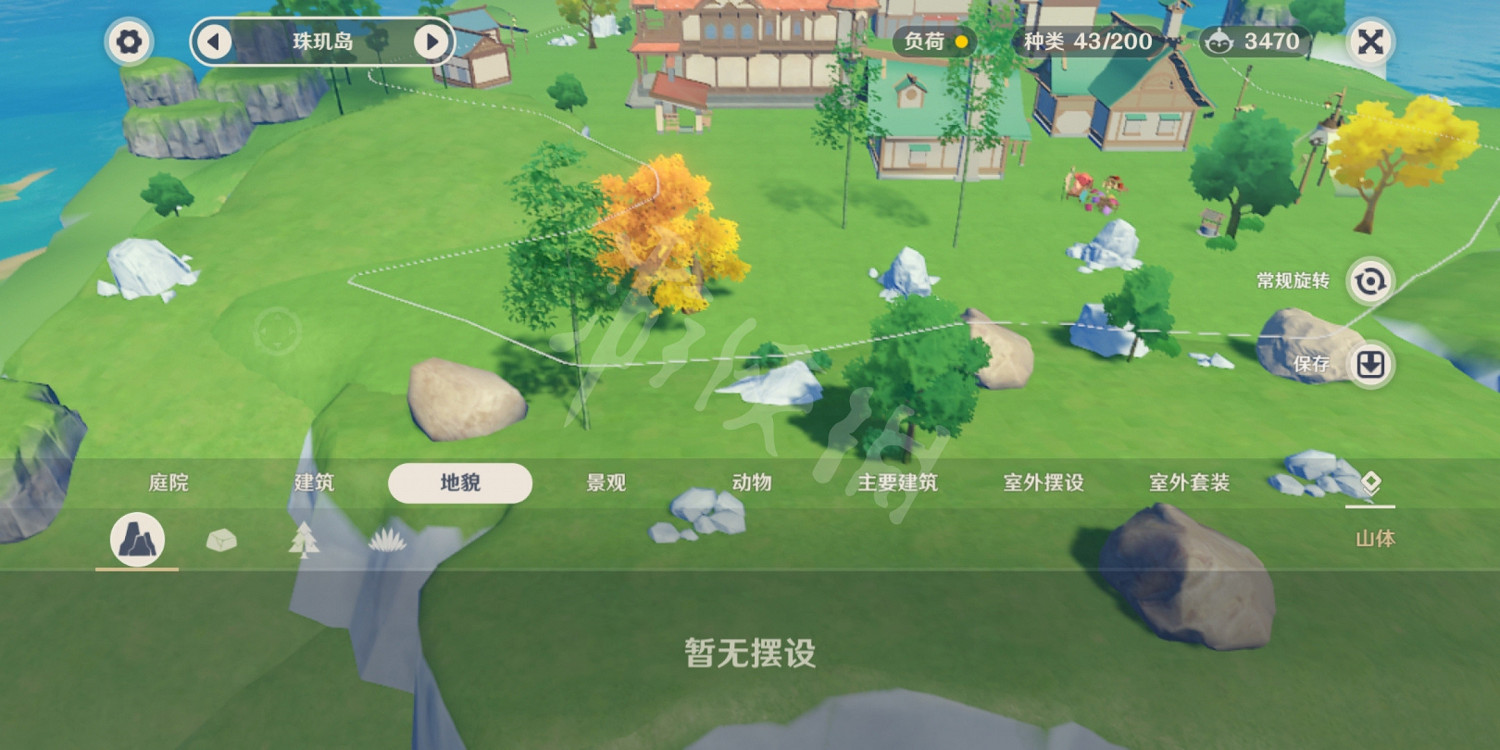Select the 山体 mountain terrain icon
Screen dimensions: 1500x750
point(137,539)
